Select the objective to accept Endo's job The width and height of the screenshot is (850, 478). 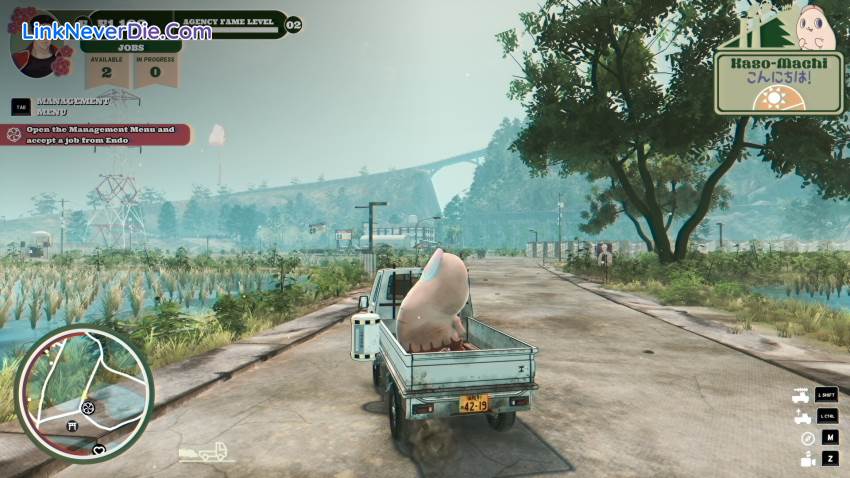pyautogui.click(x=97, y=134)
